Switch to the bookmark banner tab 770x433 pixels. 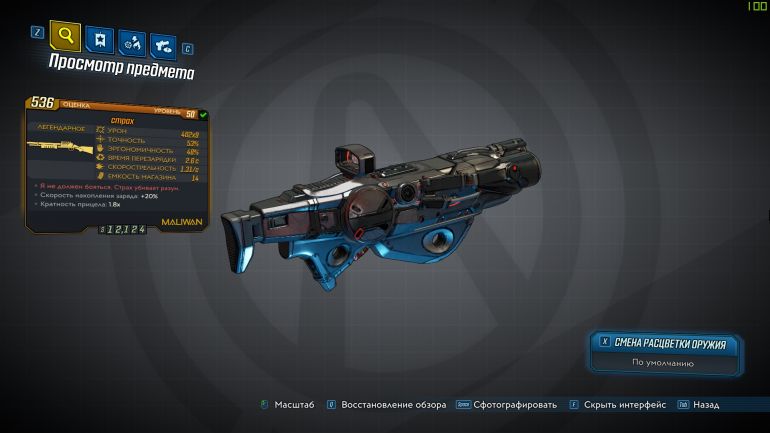(x=99, y=40)
